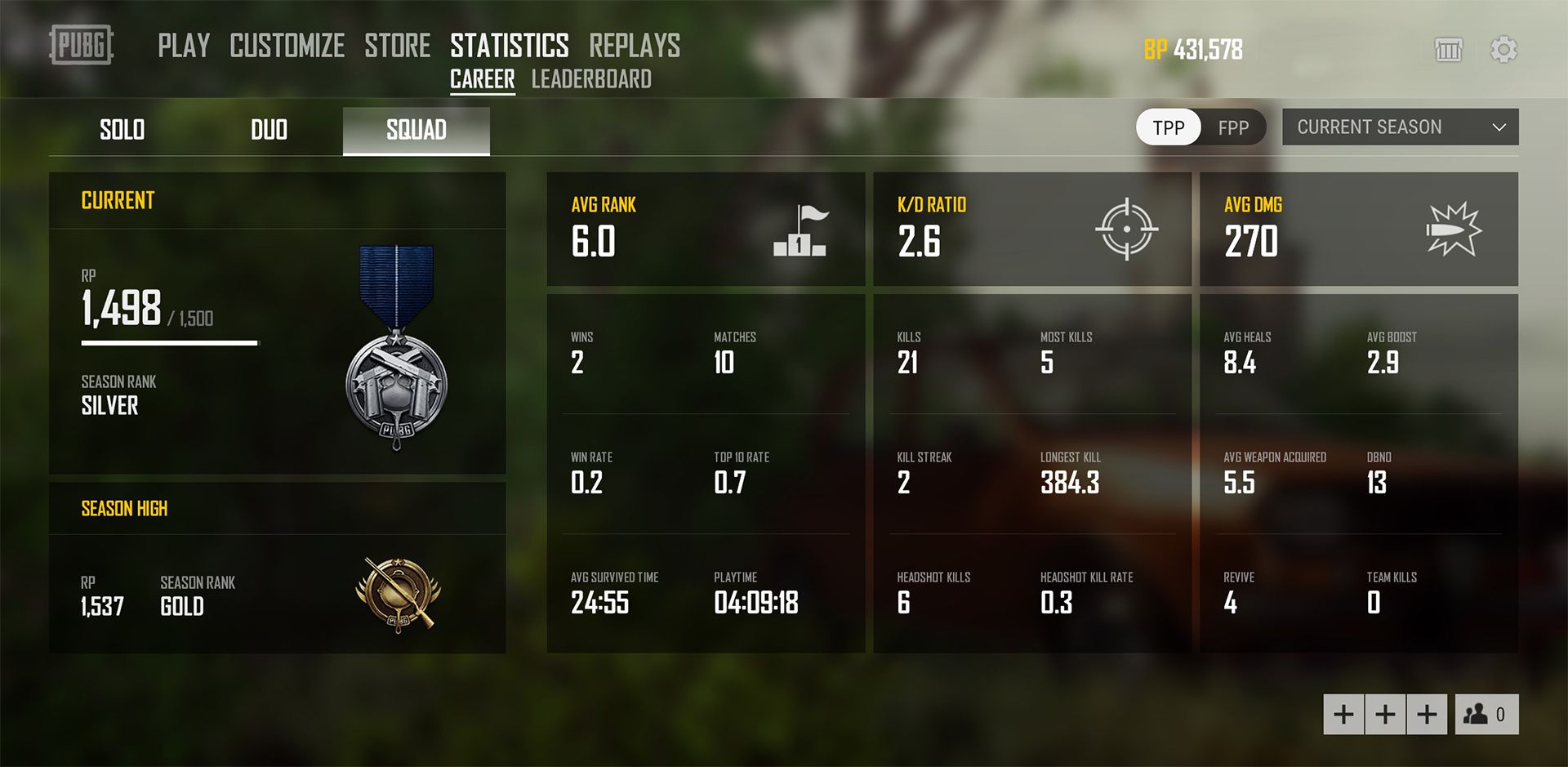The width and height of the screenshot is (1568, 767).
Task: Open the CURRENT SEASON dropdown
Action: pyautogui.click(x=1400, y=127)
